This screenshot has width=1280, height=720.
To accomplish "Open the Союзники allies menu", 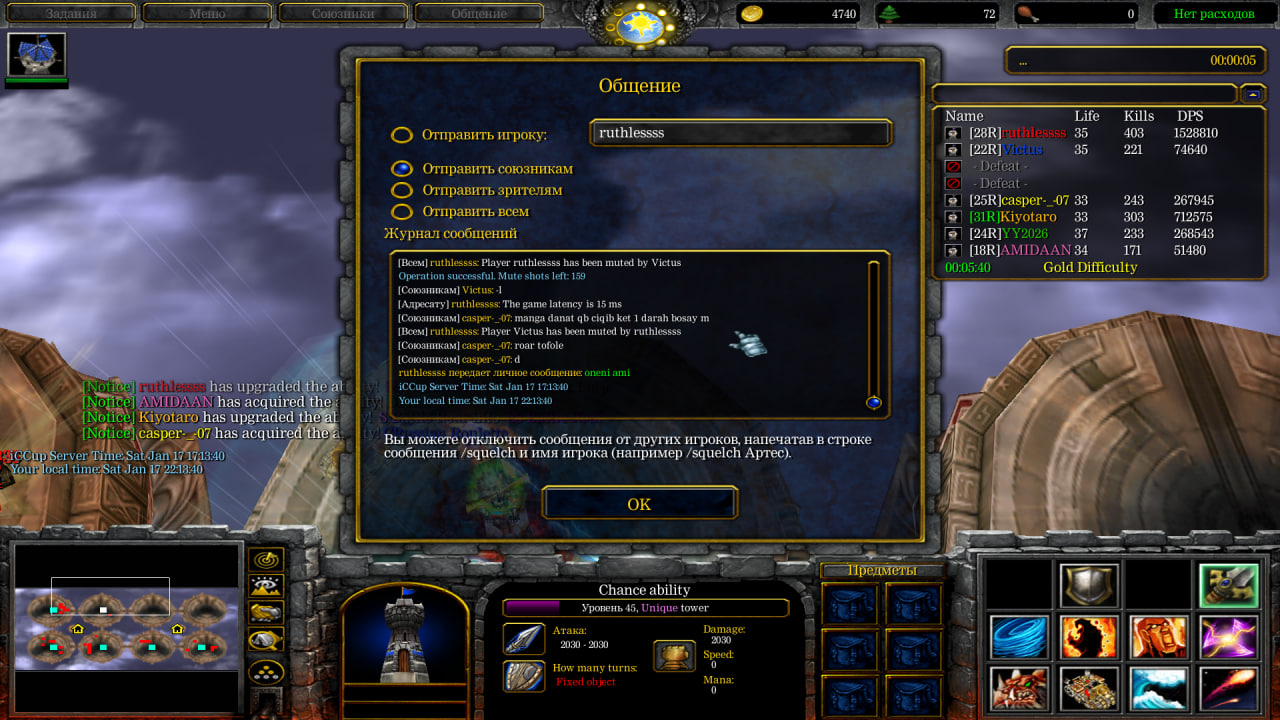I will coord(343,14).
